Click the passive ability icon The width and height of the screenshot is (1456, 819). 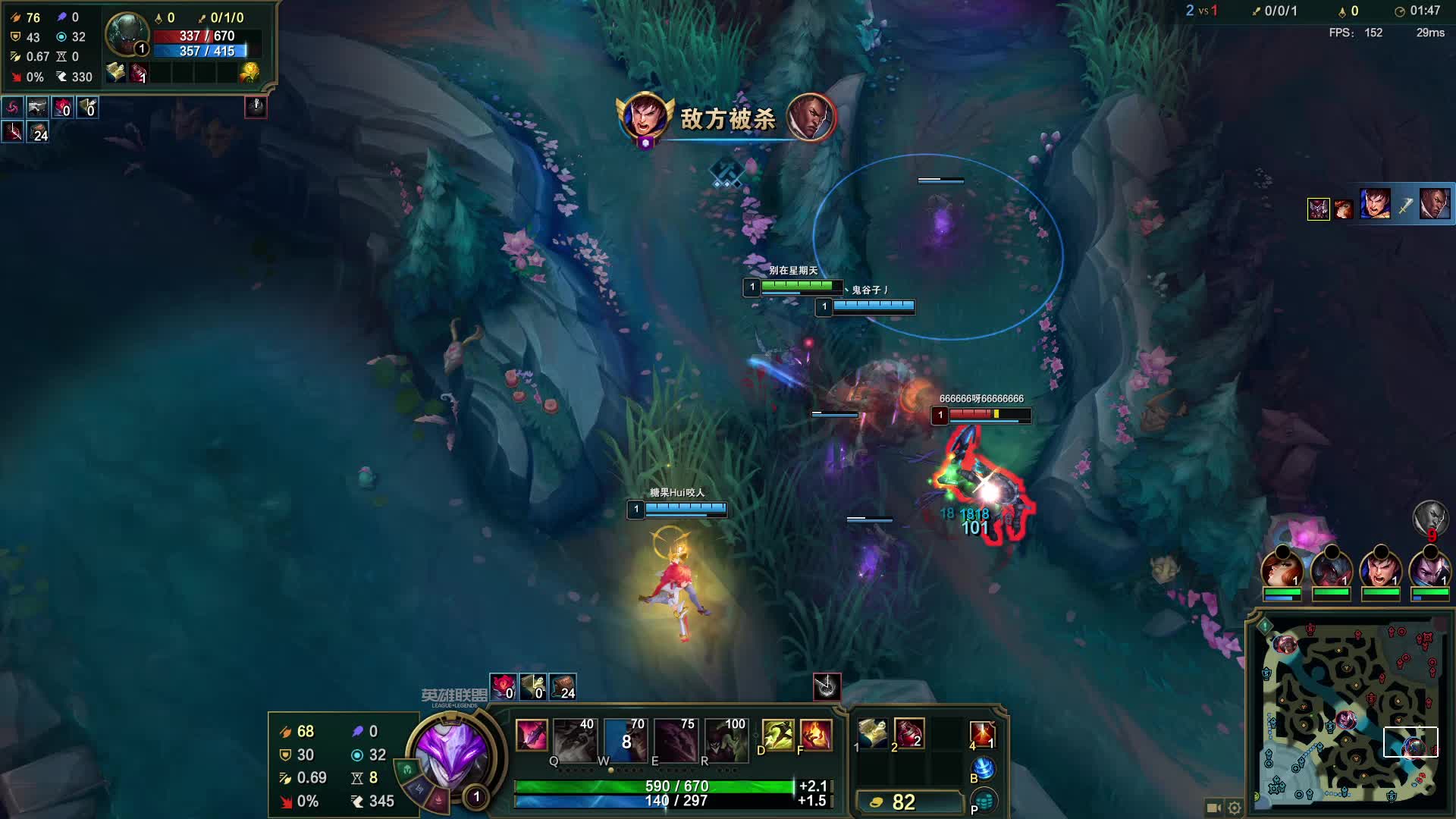[532, 735]
